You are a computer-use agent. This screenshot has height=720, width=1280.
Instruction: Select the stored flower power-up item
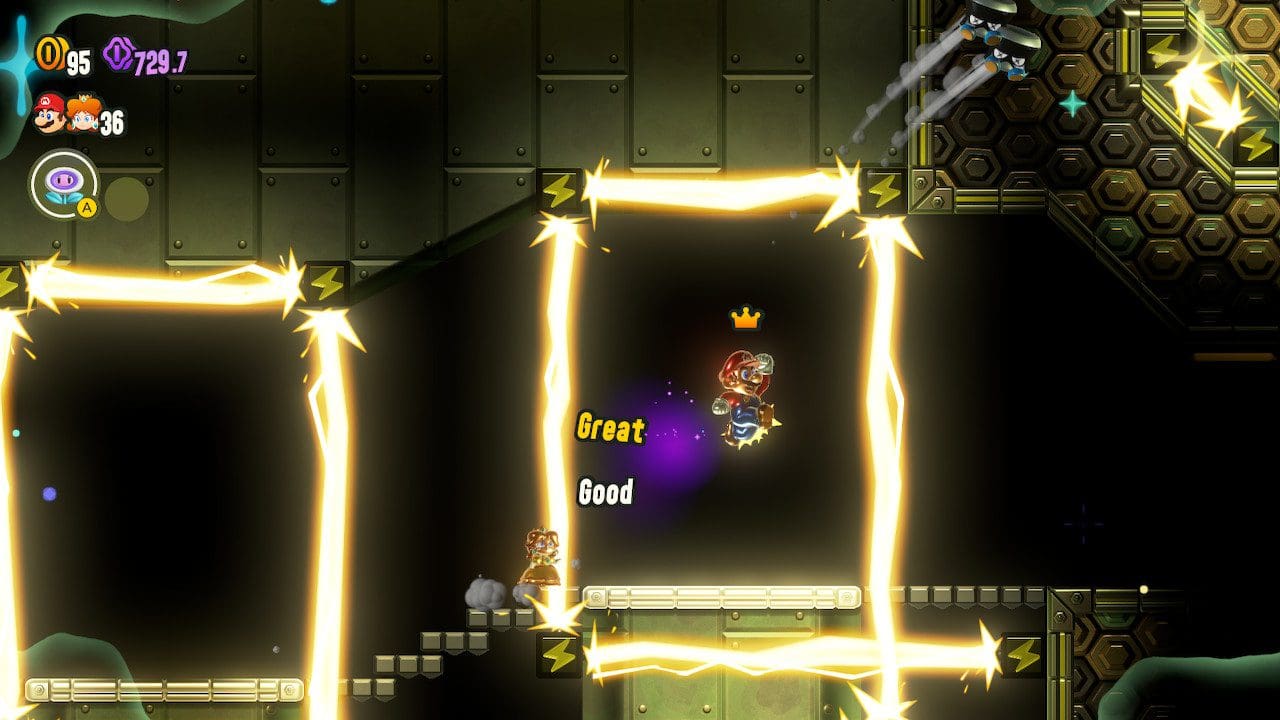(64, 184)
